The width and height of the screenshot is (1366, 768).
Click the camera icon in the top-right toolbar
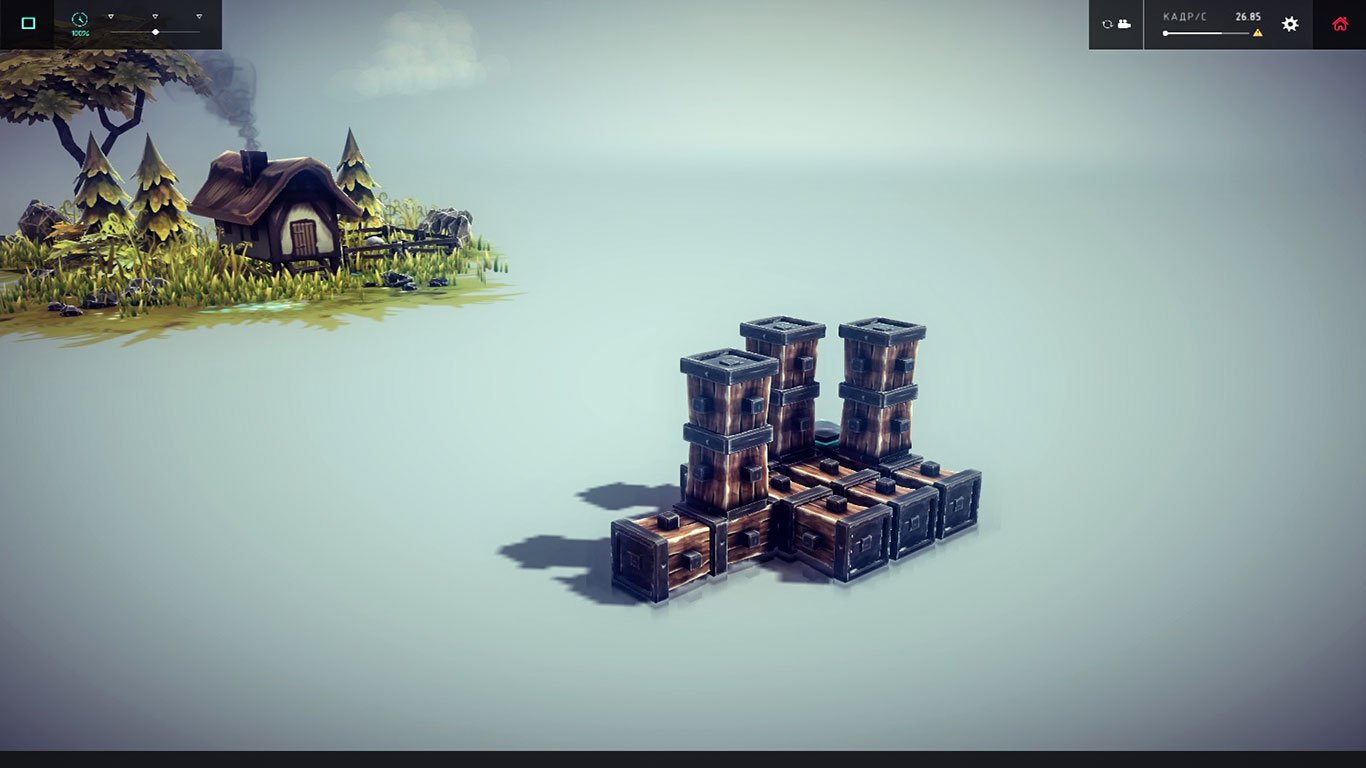[x=1123, y=25]
